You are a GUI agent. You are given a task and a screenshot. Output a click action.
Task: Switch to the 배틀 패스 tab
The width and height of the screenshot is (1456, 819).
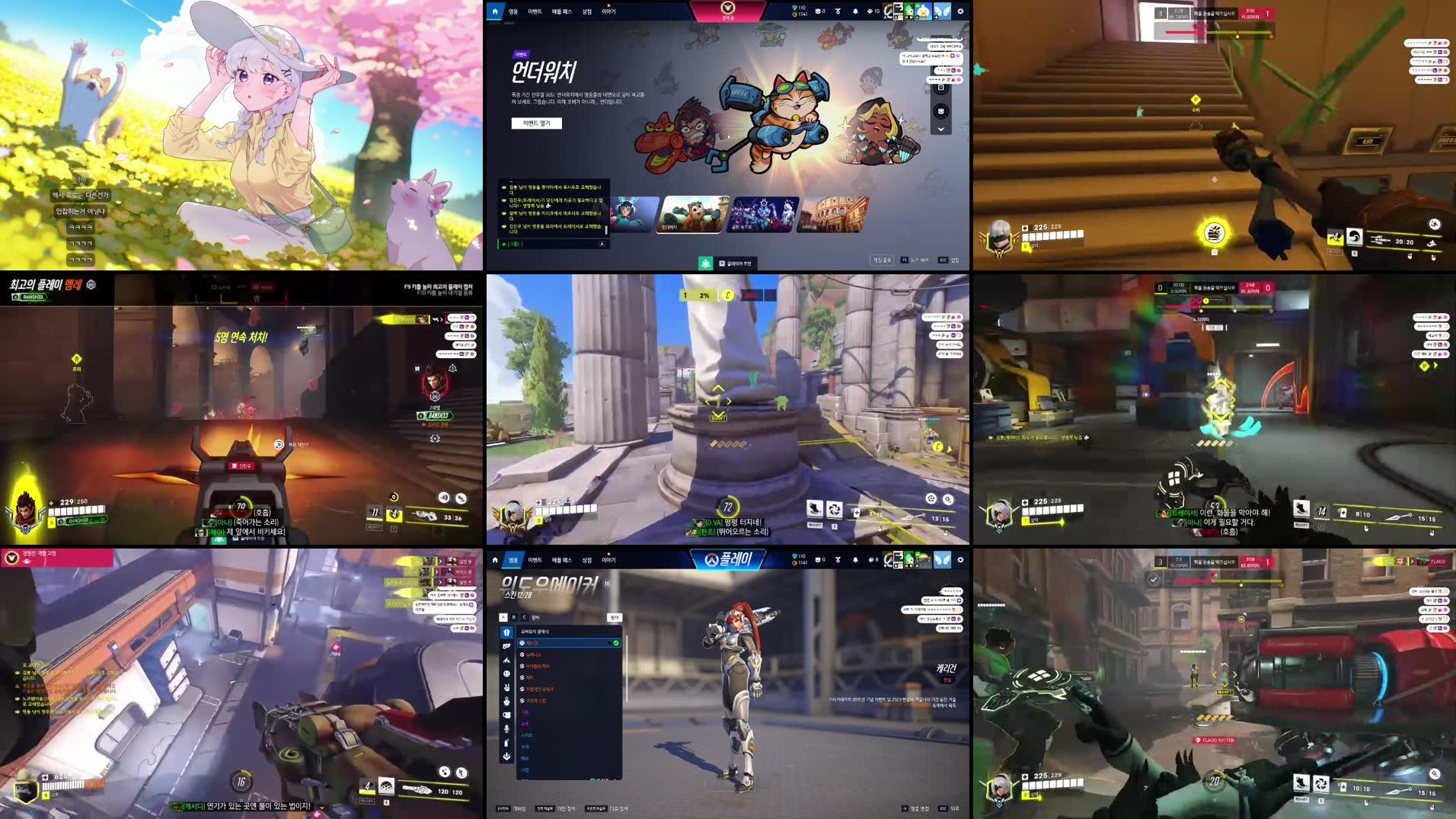561,11
